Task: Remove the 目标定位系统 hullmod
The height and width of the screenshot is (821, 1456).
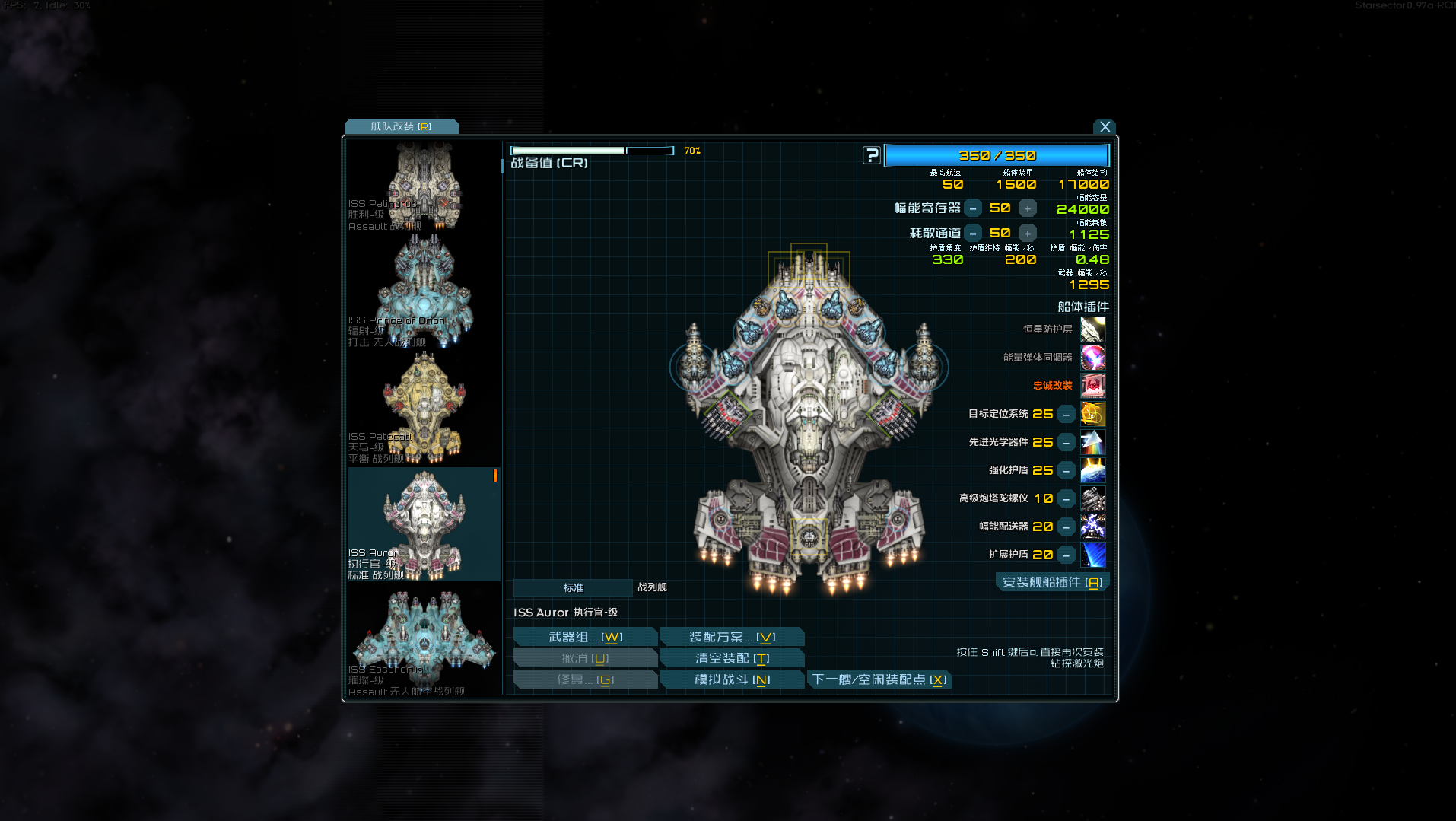Action: pos(1067,414)
